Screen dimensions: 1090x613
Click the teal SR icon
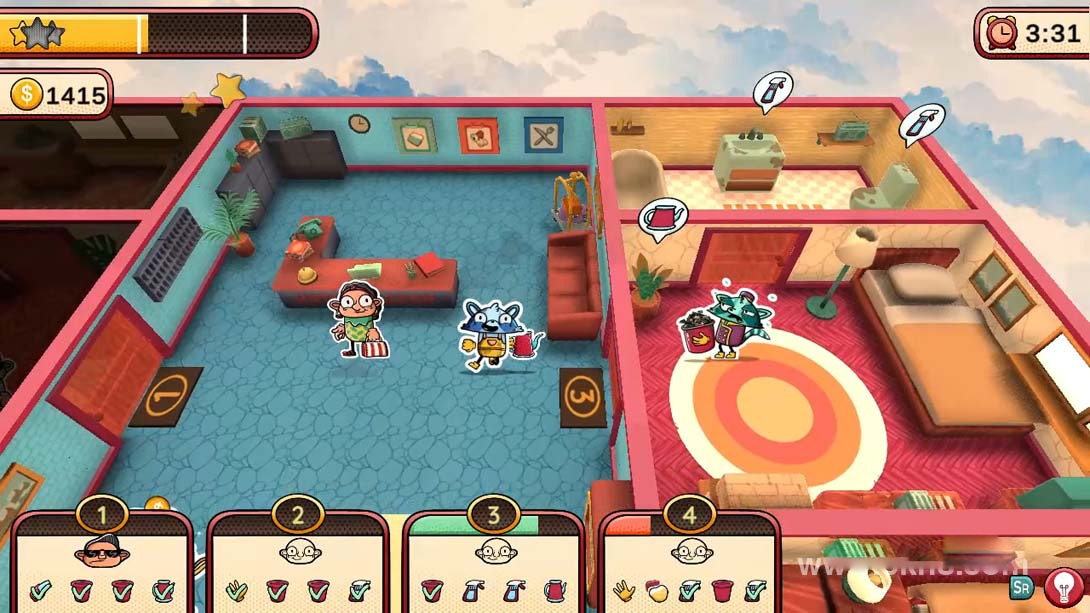1021,588
